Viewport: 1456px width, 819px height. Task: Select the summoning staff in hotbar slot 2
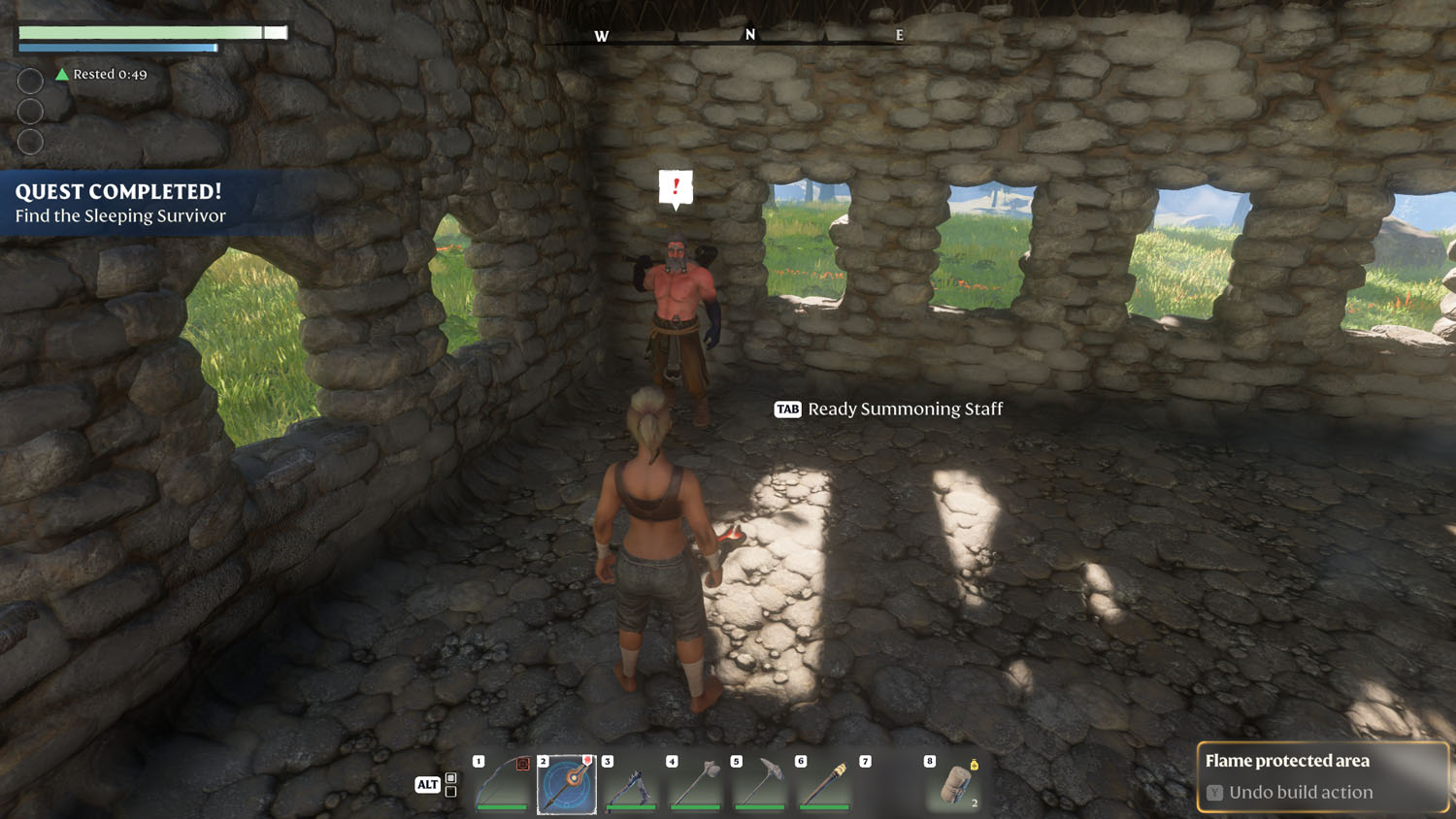pyautogui.click(x=567, y=784)
